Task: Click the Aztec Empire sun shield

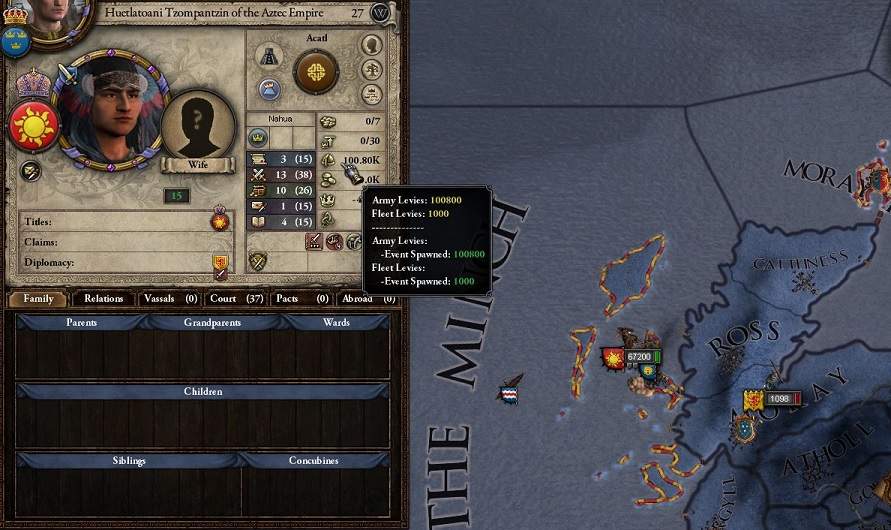Action: click(x=31, y=126)
